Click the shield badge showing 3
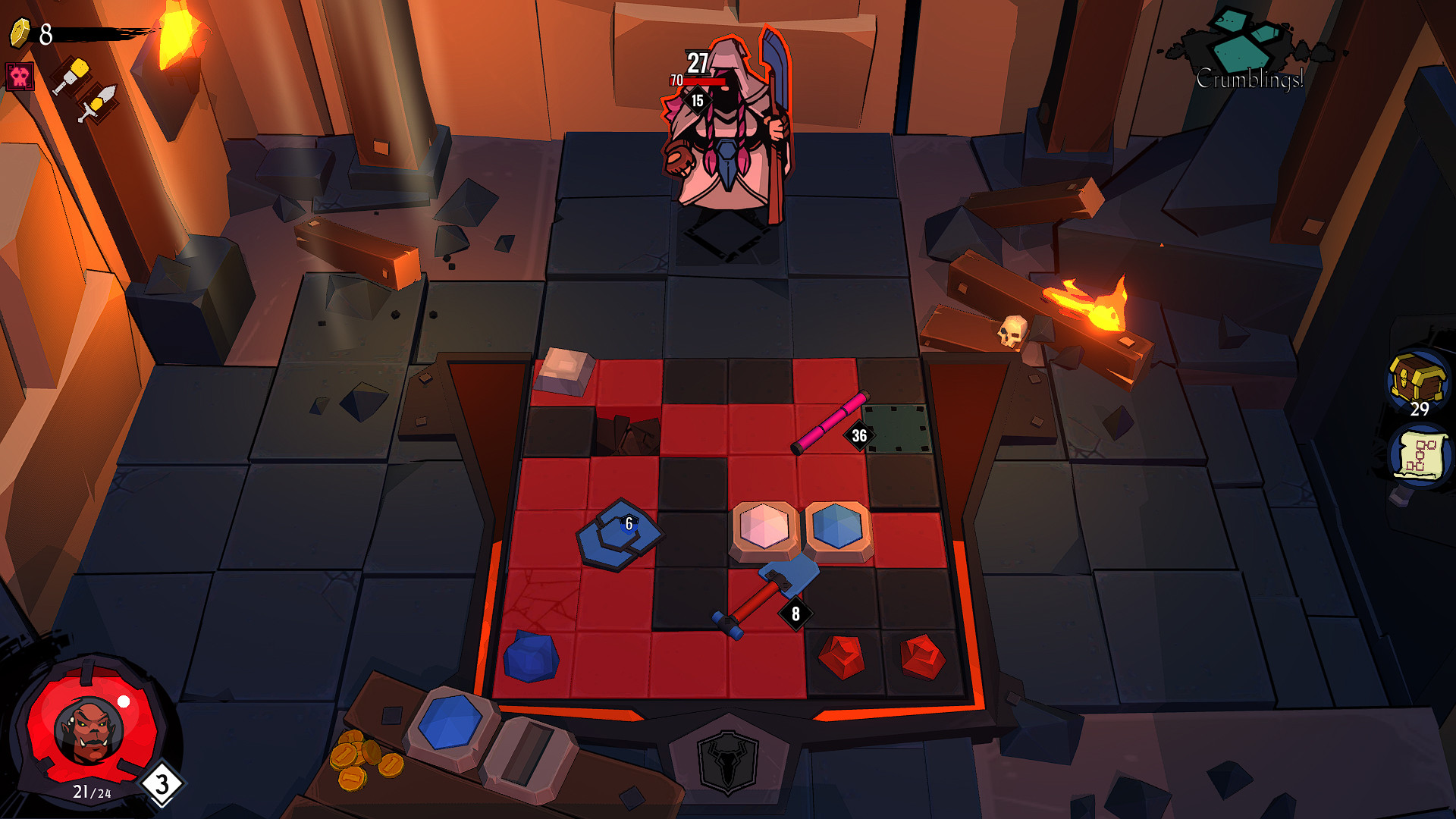 pyautogui.click(x=162, y=784)
